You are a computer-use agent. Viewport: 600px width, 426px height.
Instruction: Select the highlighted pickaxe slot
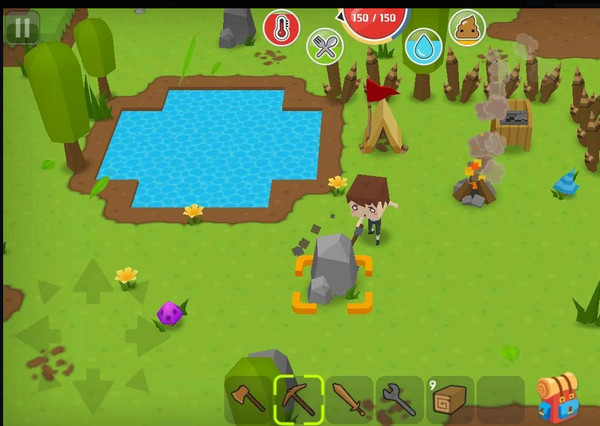pos(298,399)
